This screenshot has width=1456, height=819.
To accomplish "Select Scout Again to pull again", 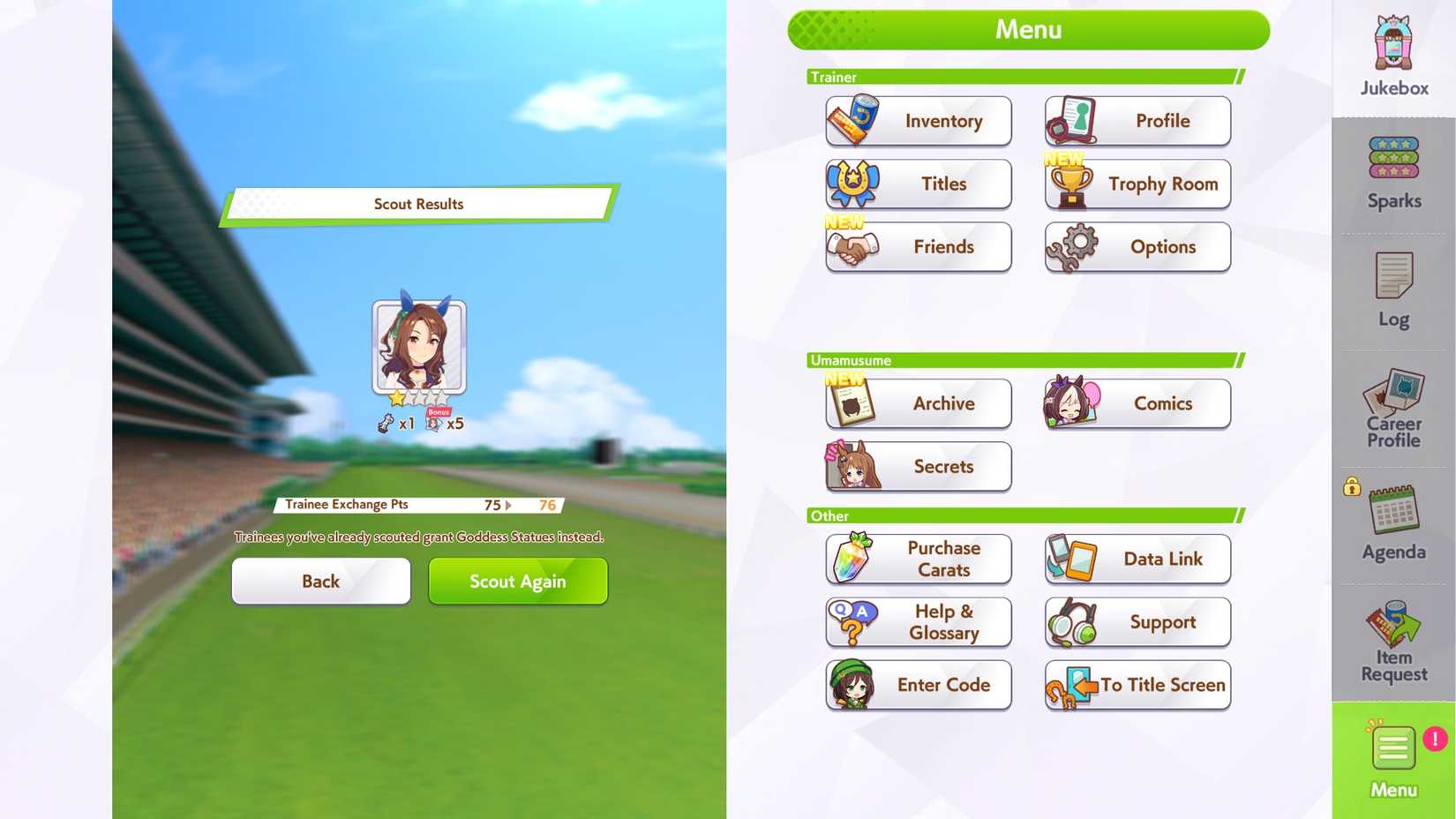I will (517, 581).
